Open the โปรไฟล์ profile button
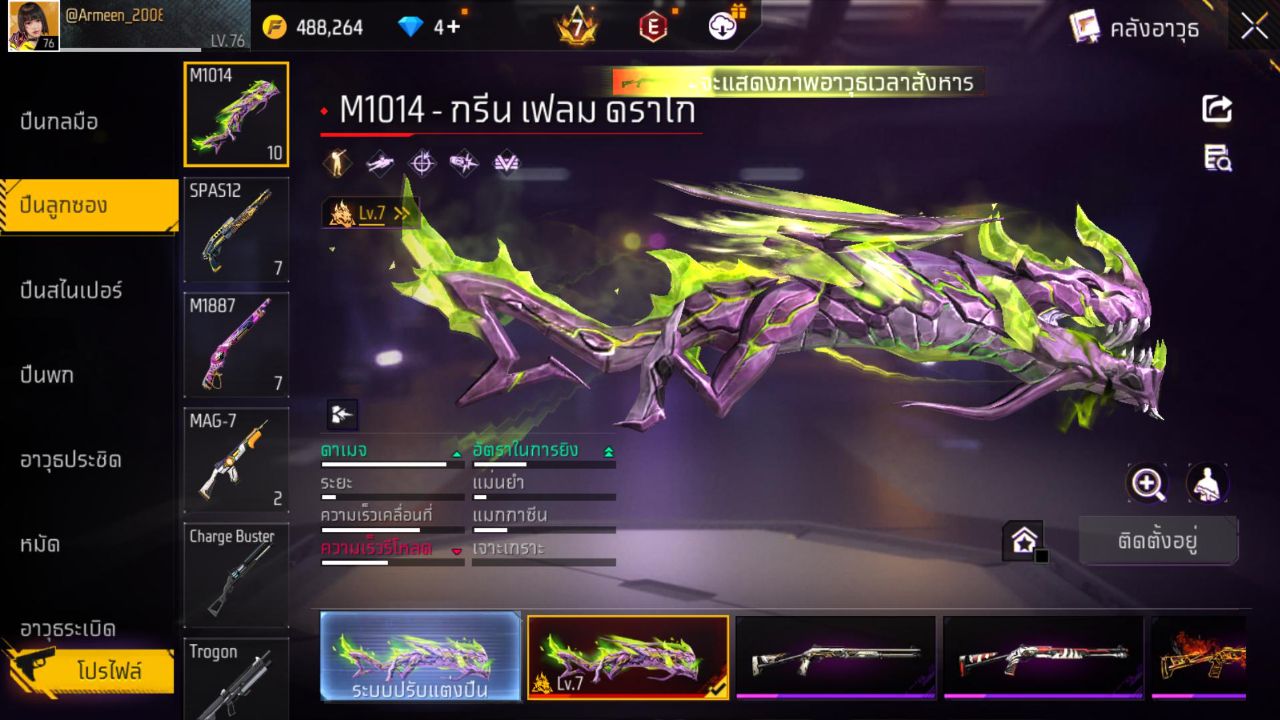The height and width of the screenshot is (720, 1280). coord(108,671)
